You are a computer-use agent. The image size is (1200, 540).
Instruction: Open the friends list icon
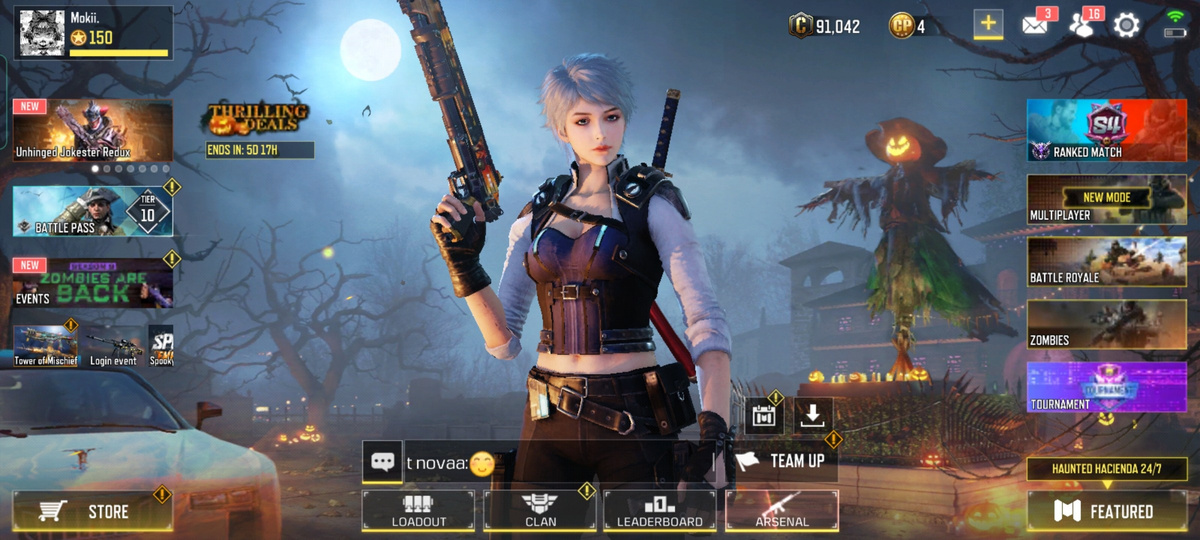coord(1081,25)
